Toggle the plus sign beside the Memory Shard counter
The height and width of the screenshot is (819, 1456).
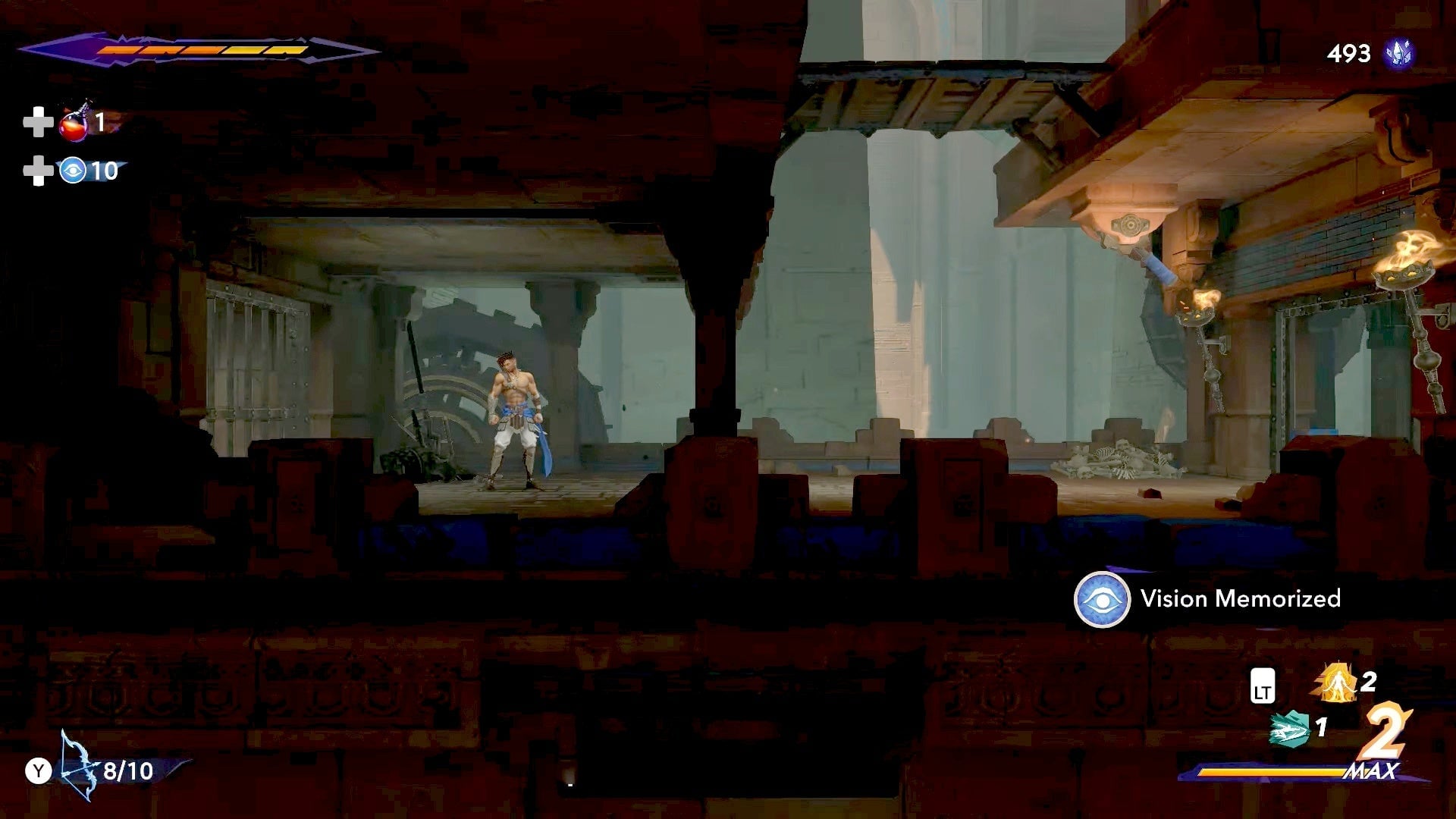pyautogui.click(x=37, y=171)
